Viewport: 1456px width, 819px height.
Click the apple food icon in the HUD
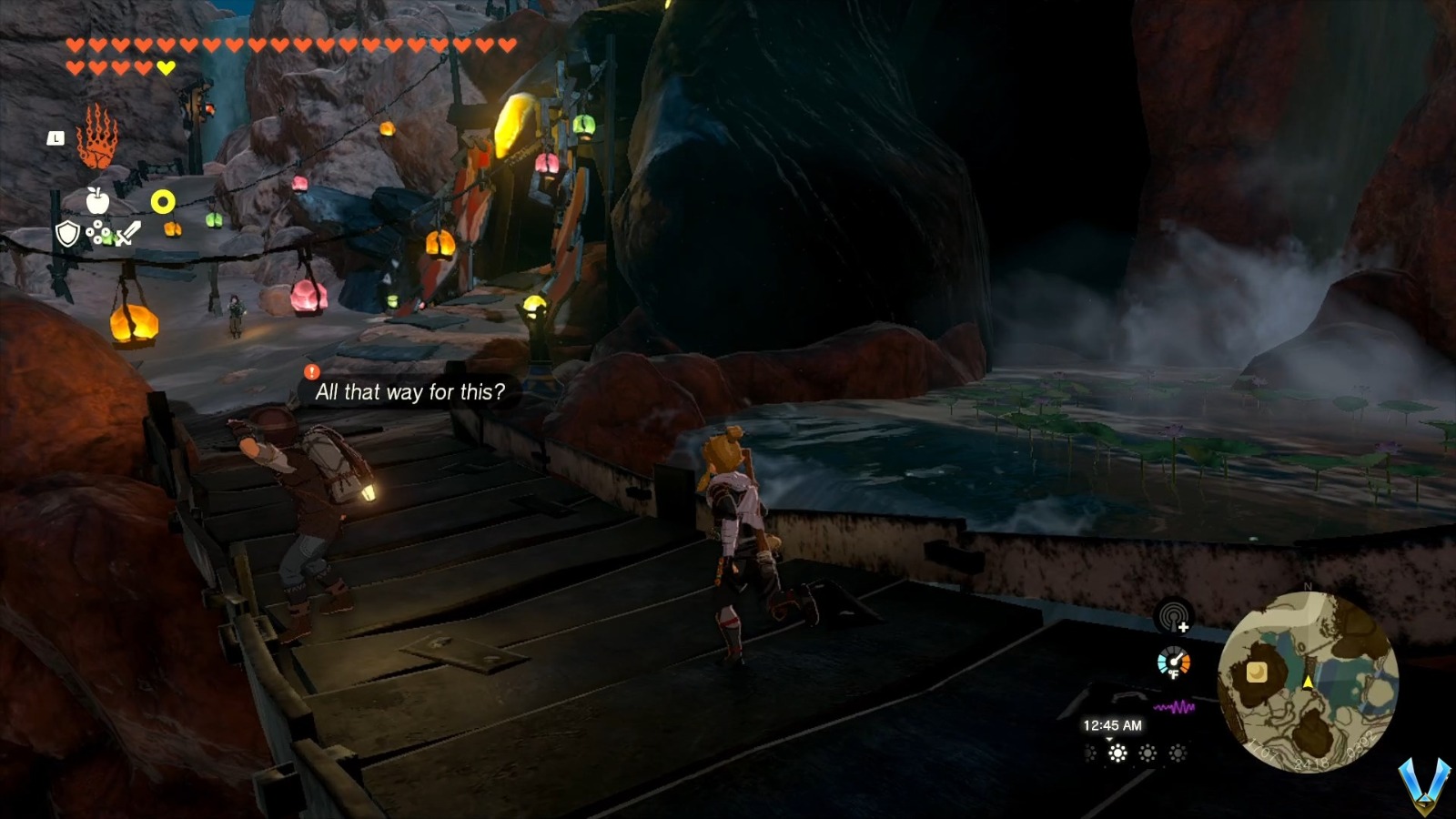point(97,202)
